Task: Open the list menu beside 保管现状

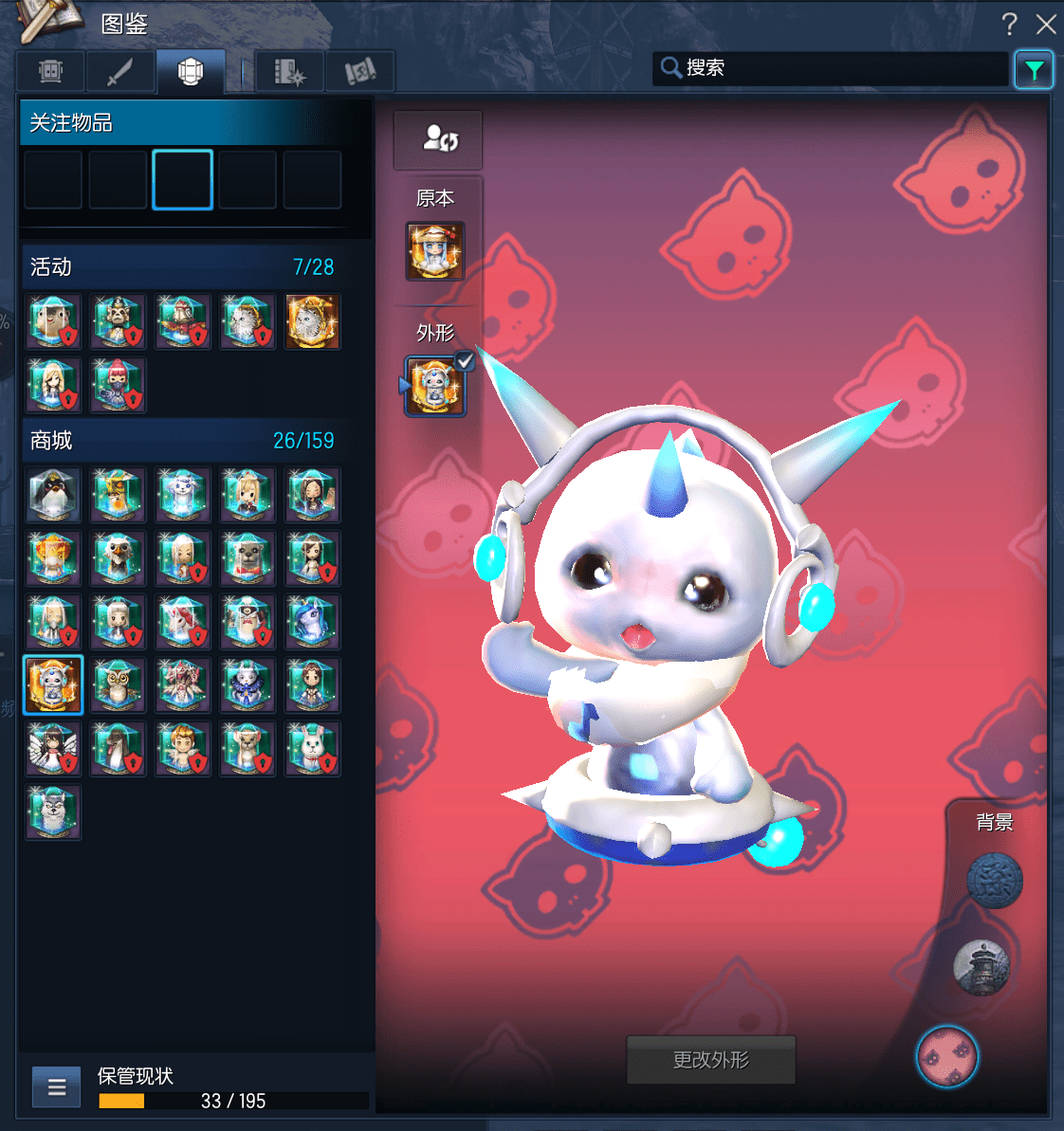Action: tap(56, 1086)
